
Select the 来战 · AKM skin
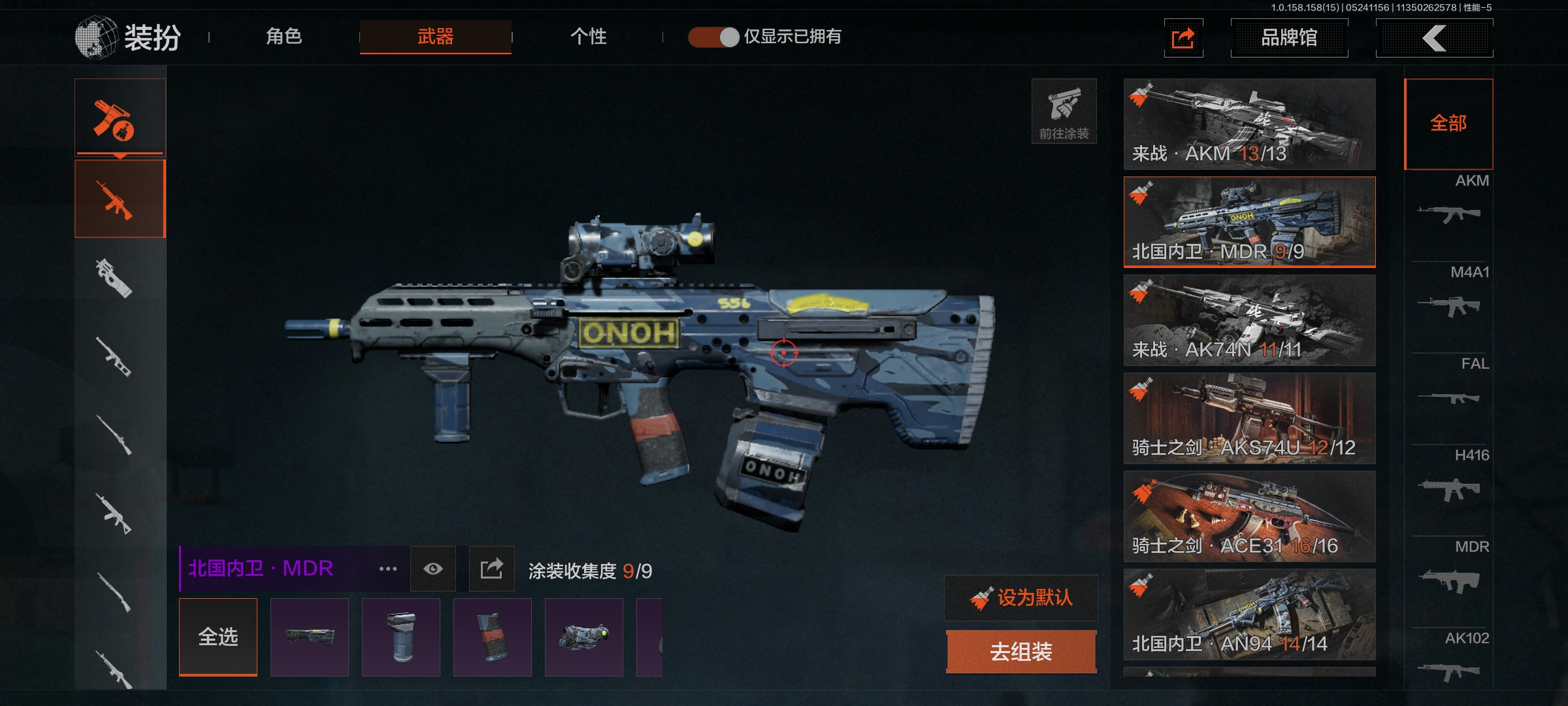point(1249,124)
